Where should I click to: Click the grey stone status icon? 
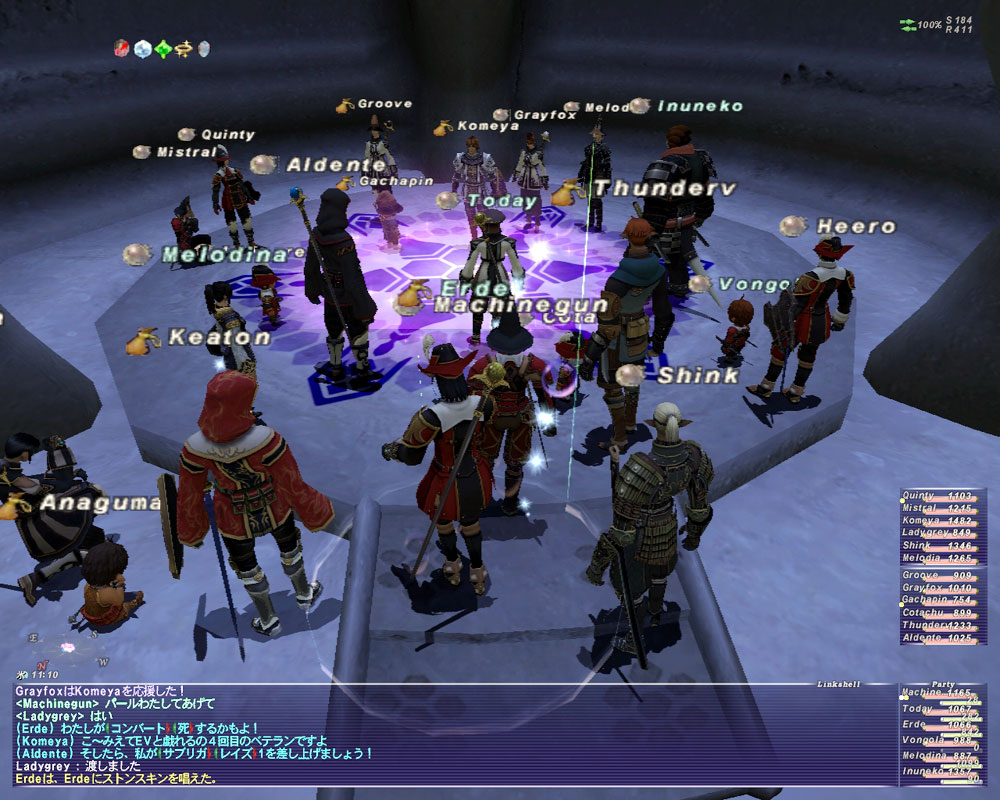pos(204,48)
